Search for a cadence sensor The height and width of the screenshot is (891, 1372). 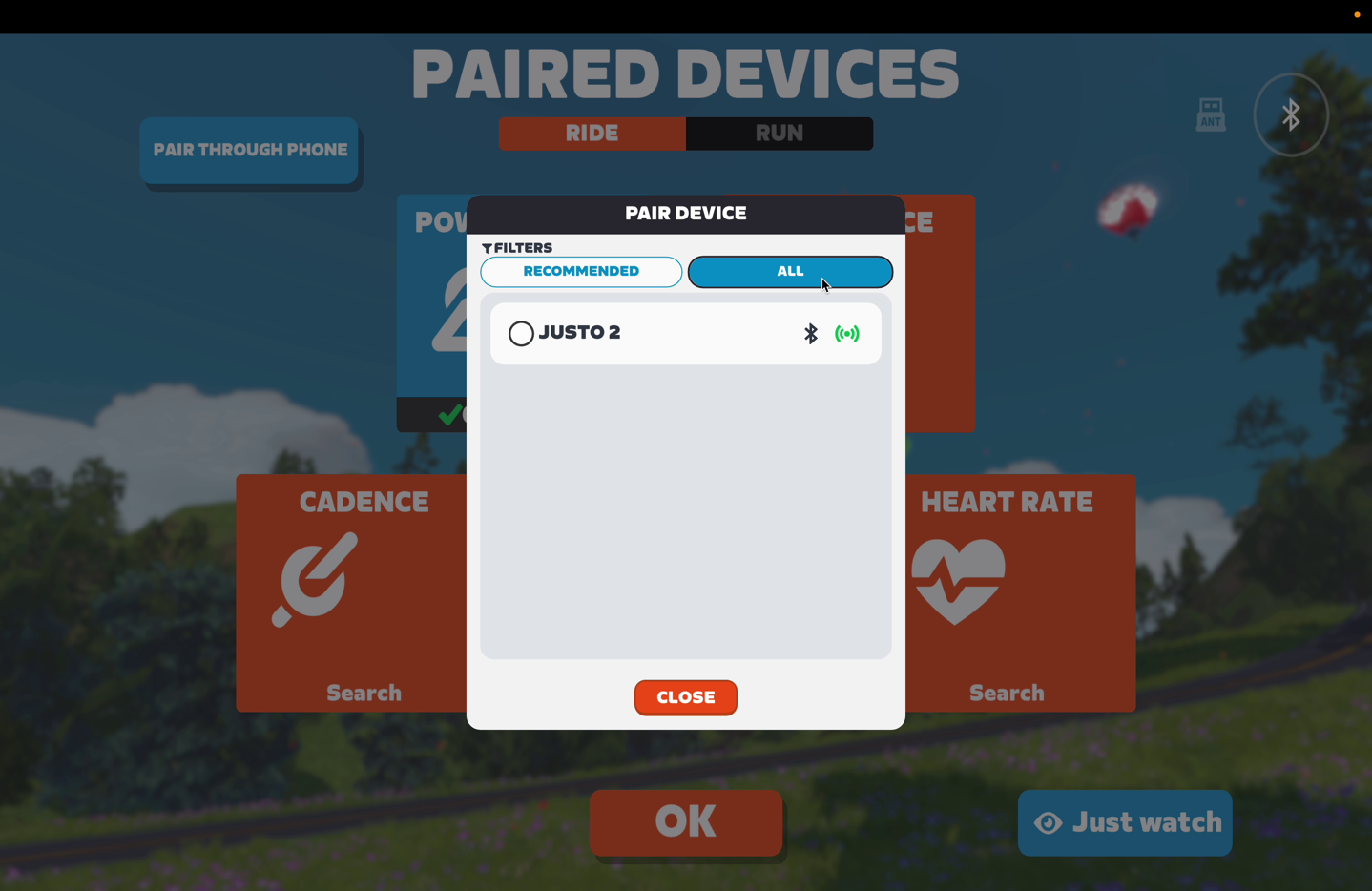[x=363, y=692]
